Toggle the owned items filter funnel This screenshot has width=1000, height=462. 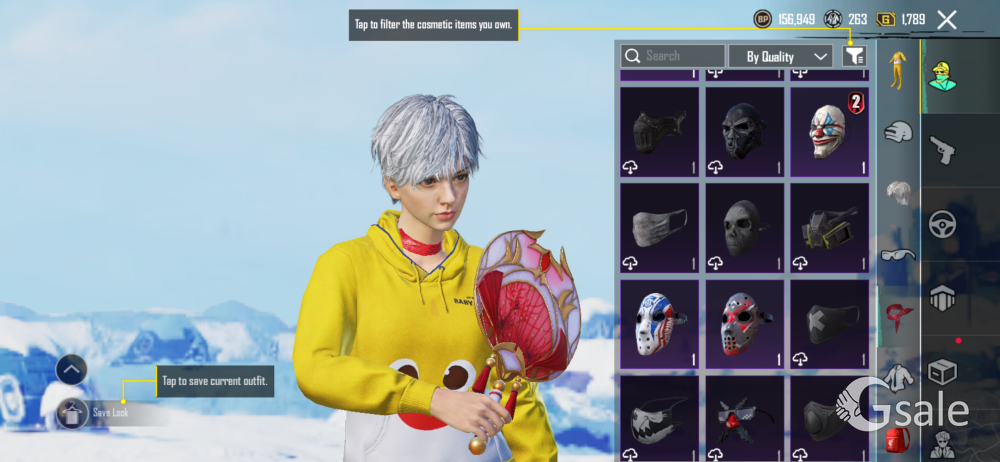tap(853, 56)
